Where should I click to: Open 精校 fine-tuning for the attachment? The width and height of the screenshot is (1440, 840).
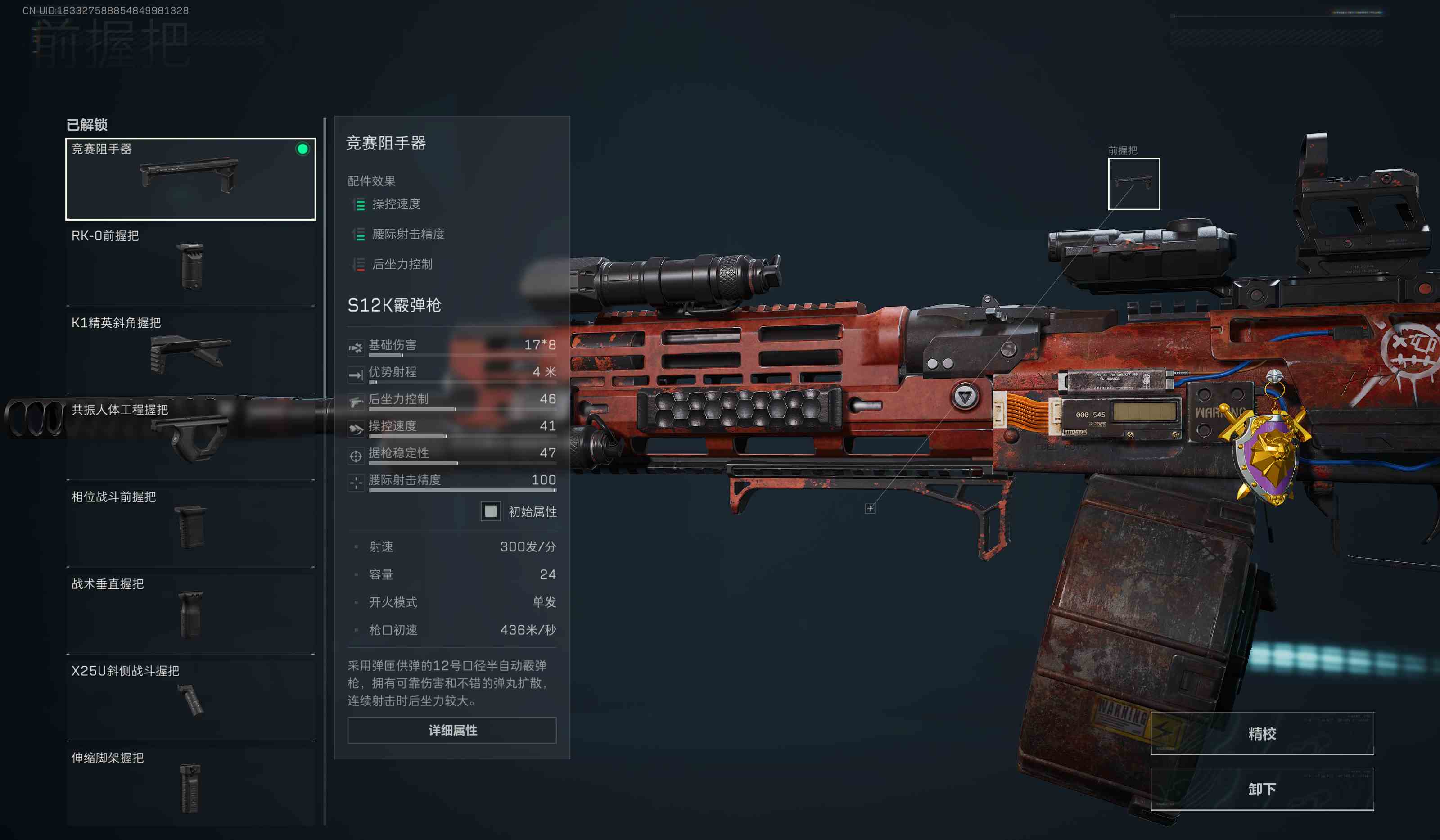(x=1262, y=734)
